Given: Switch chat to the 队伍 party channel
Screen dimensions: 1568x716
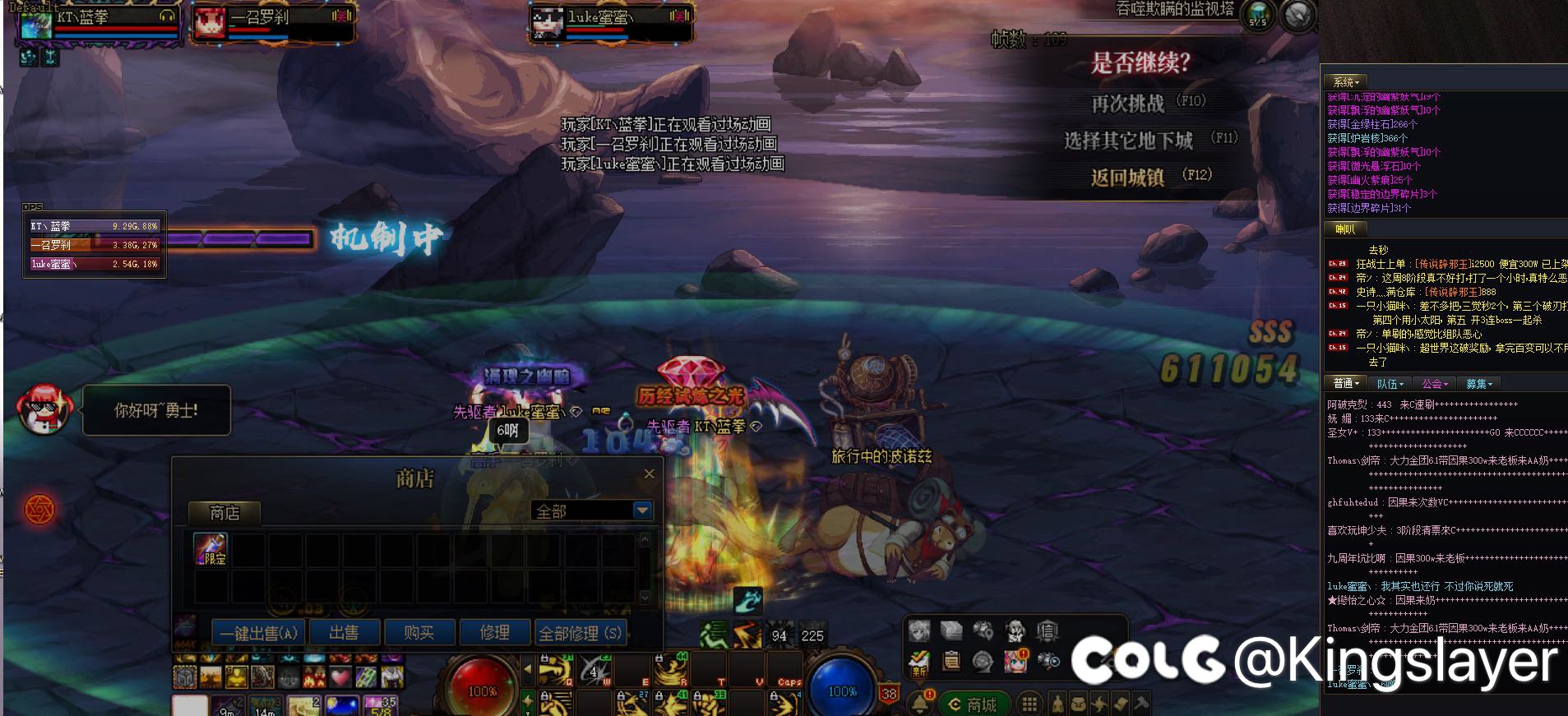Looking at the screenshot, I should click(1390, 384).
